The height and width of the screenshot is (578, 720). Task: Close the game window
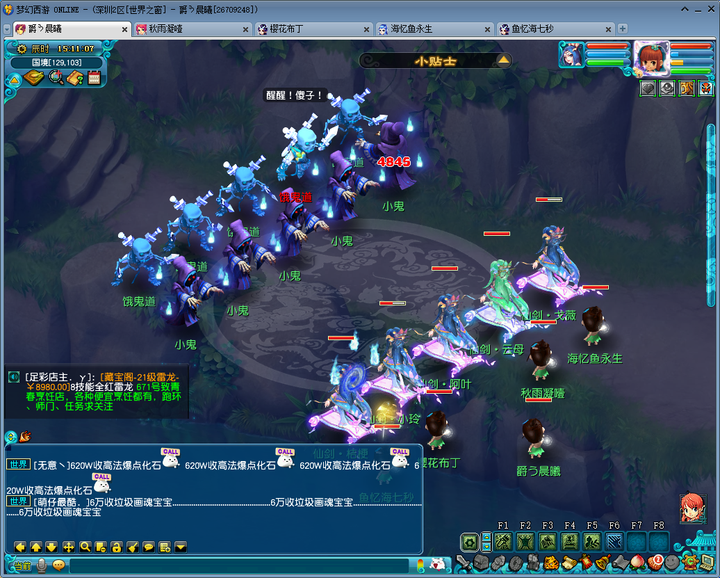pos(708,8)
